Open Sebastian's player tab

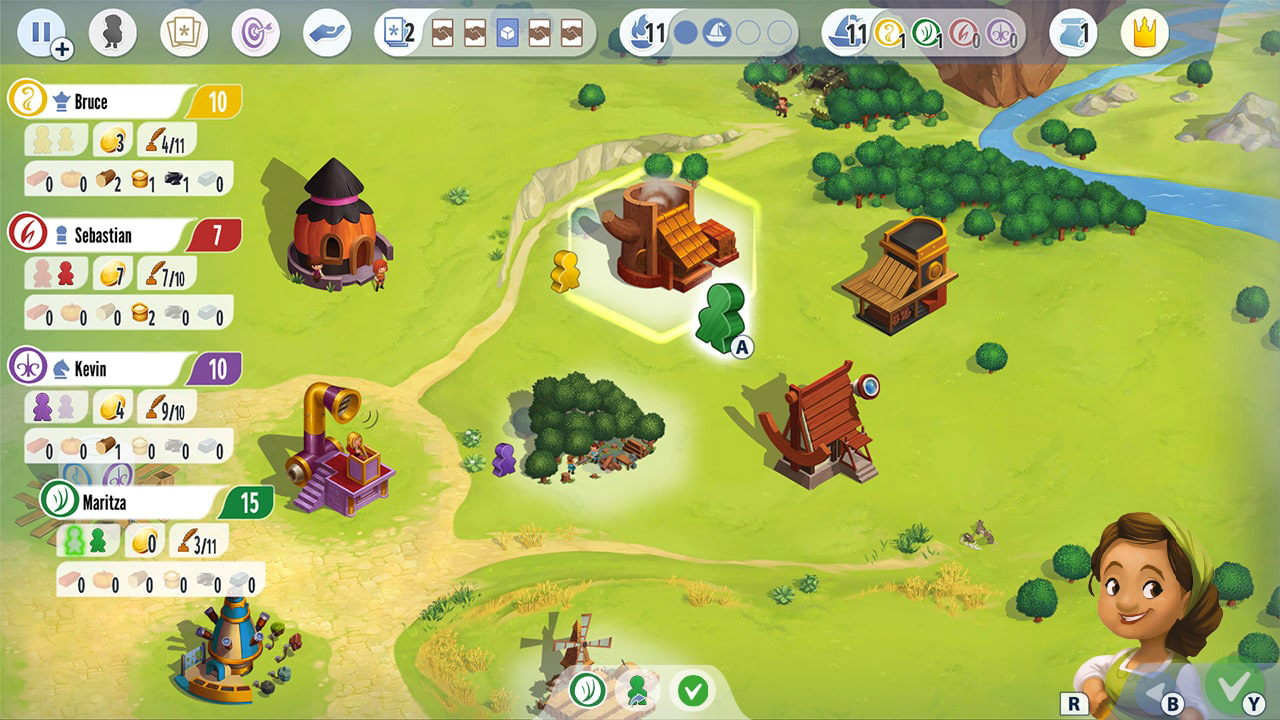pyautogui.click(x=110, y=235)
